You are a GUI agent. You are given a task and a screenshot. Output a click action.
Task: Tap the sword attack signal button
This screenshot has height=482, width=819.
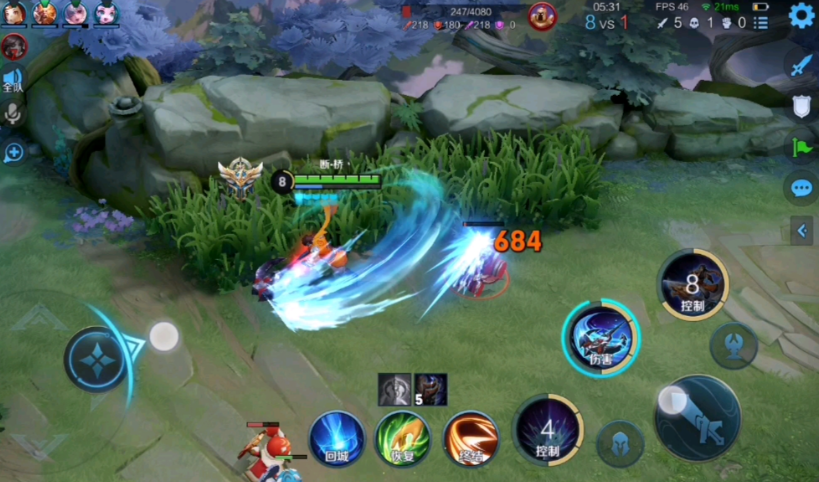tap(801, 66)
